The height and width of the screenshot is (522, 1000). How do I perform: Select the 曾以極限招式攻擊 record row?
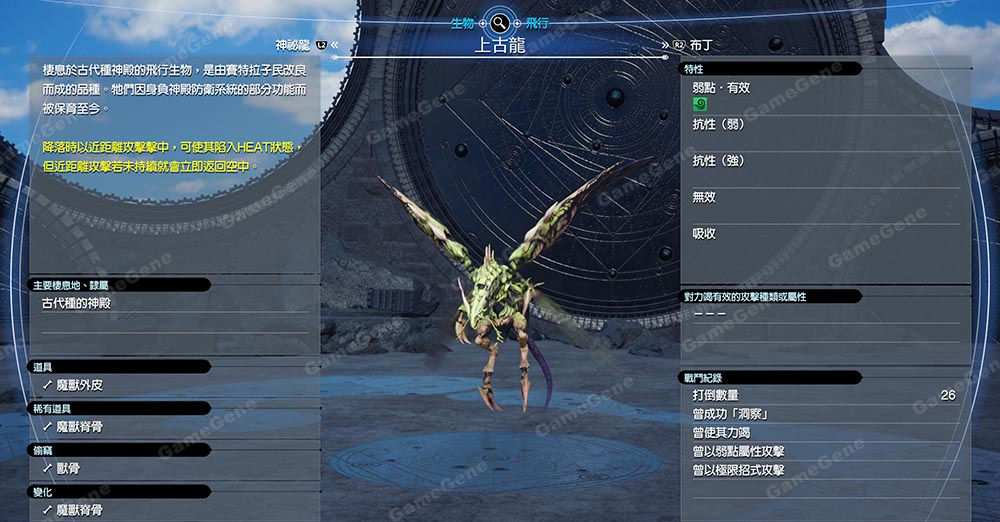(x=738, y=470)
